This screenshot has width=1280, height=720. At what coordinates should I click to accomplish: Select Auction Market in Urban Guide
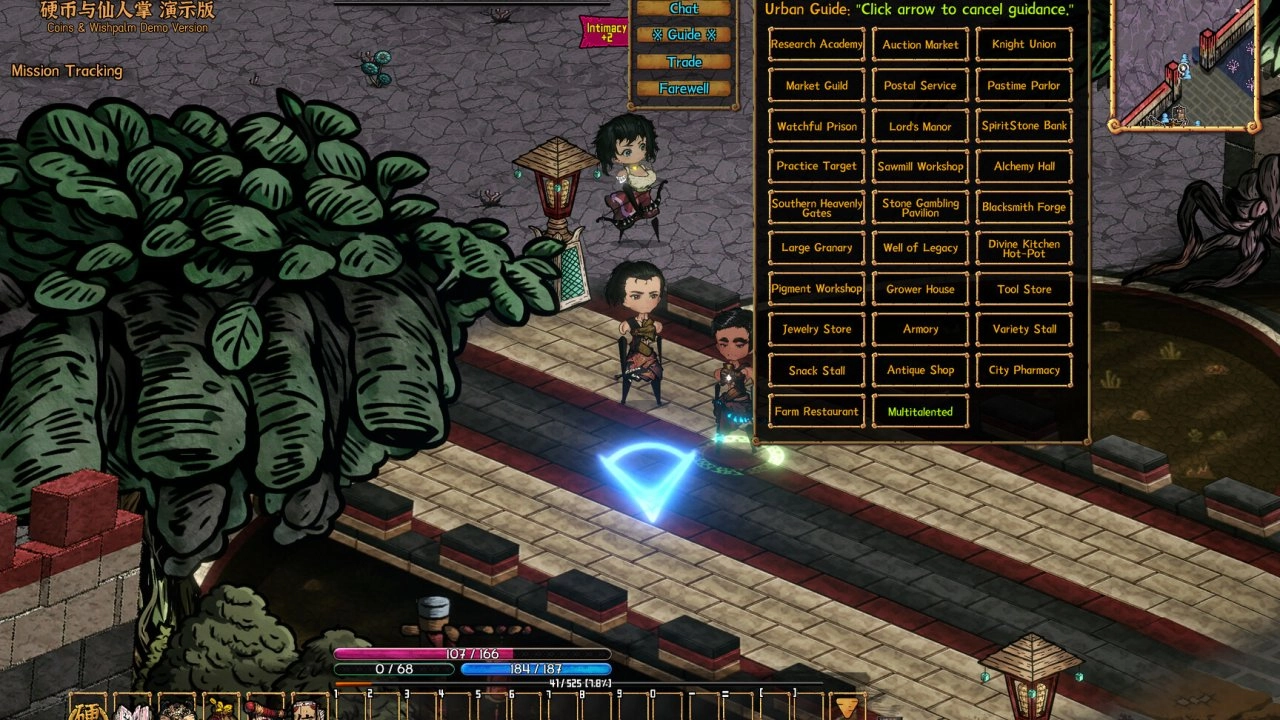point(920,45)
